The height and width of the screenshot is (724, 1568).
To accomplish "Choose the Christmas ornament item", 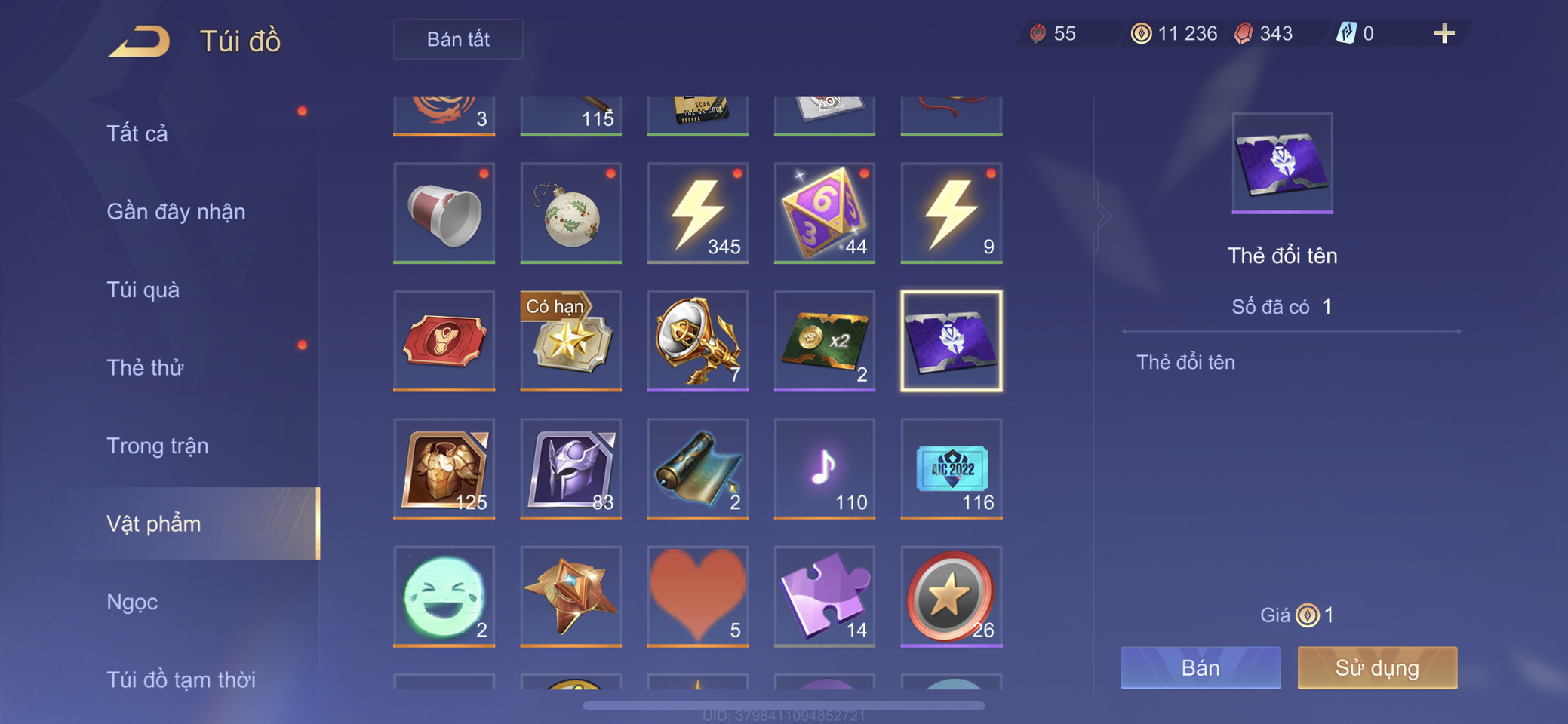I will tap(570, 213).
